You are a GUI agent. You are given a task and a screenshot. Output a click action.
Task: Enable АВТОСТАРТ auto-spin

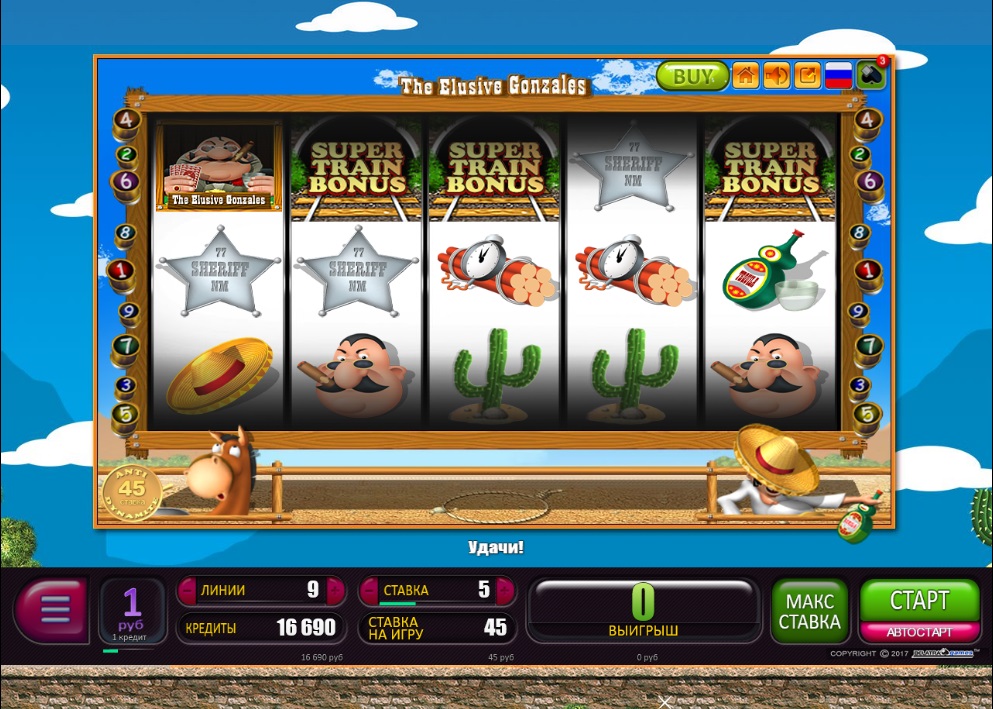[x=919, y=632]
